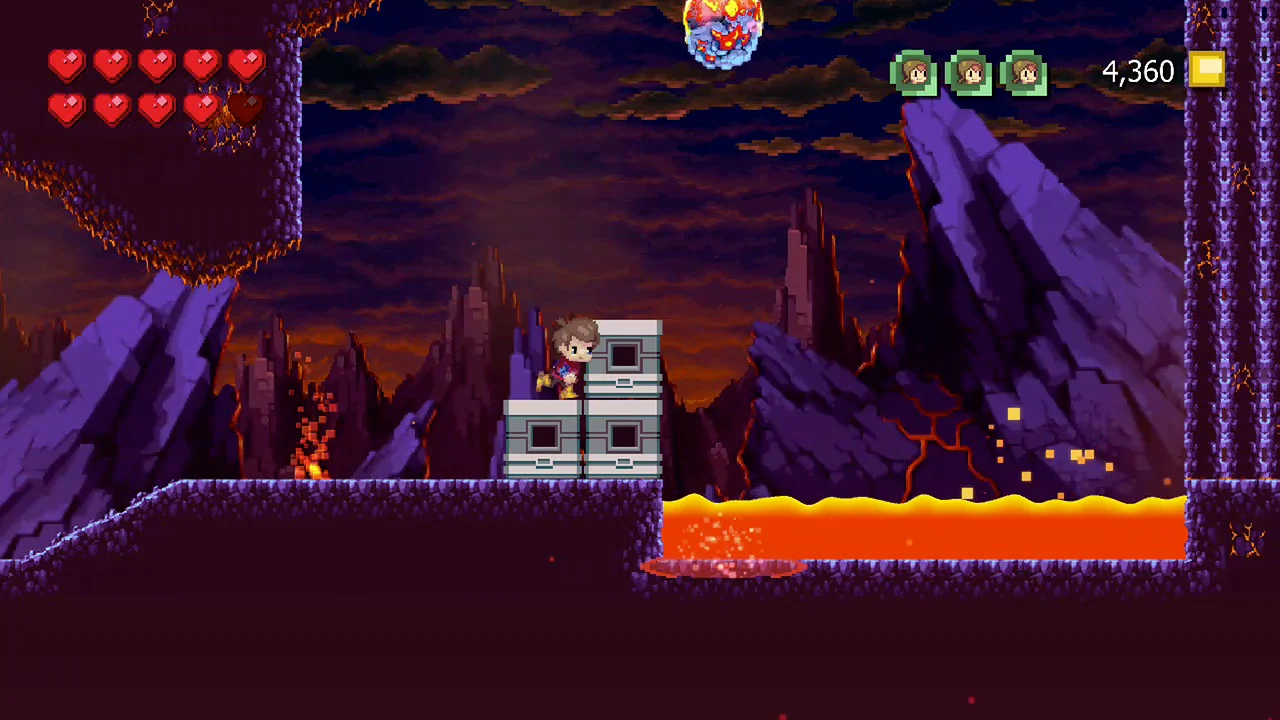Select the middle character lives portrait
The image size is (1280, 720).
point(970,72)
